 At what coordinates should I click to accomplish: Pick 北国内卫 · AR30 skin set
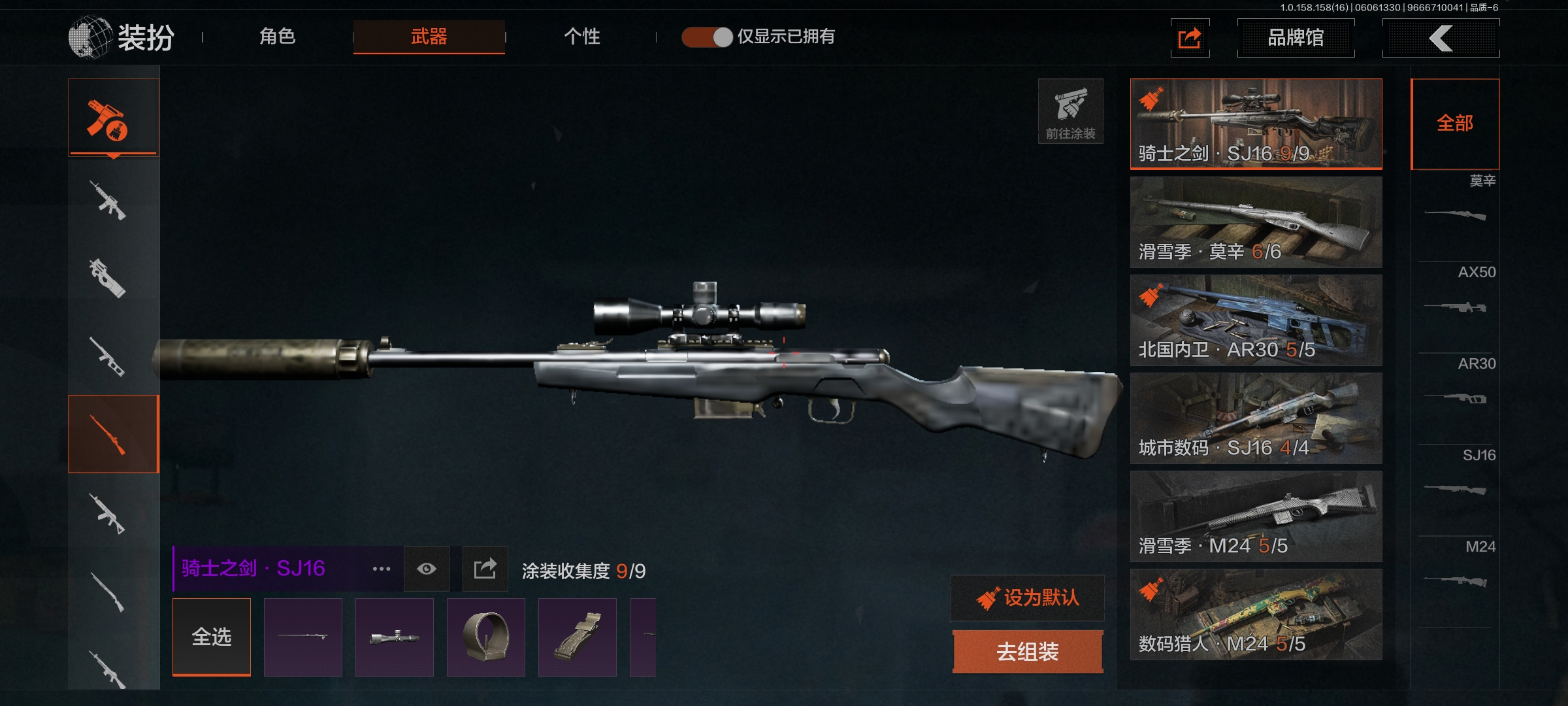[1256, 320]
